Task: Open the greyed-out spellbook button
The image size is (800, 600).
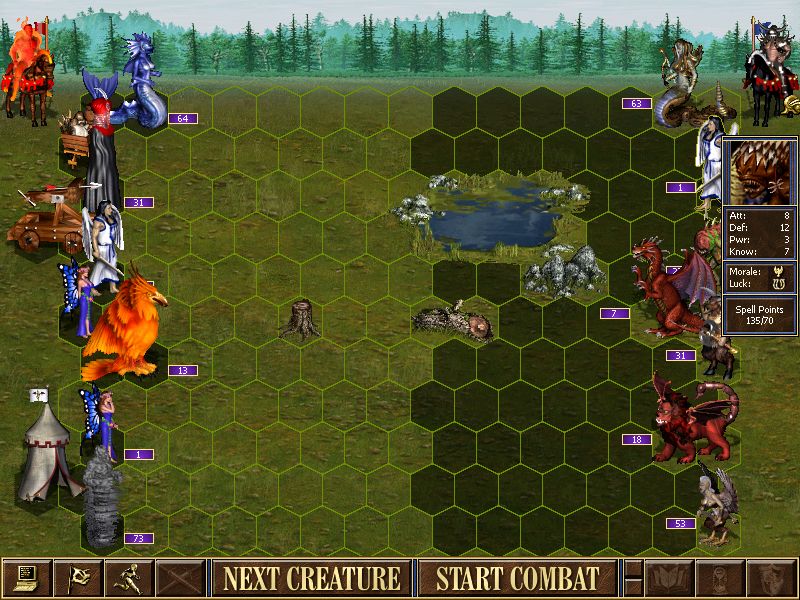Action: click(x=669, y=578)
